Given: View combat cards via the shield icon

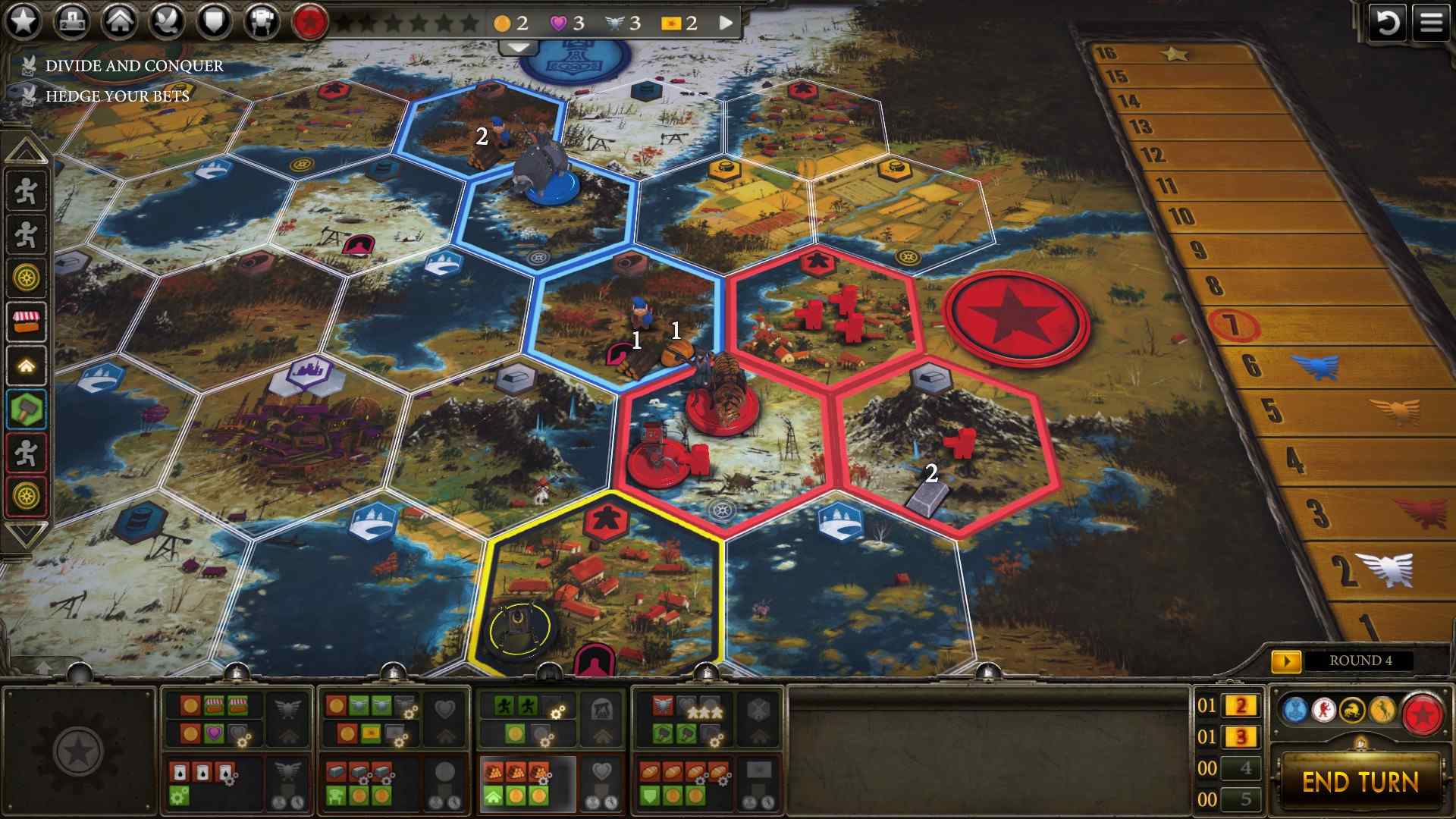Looking at the screenshot, I should pos(215,20).
